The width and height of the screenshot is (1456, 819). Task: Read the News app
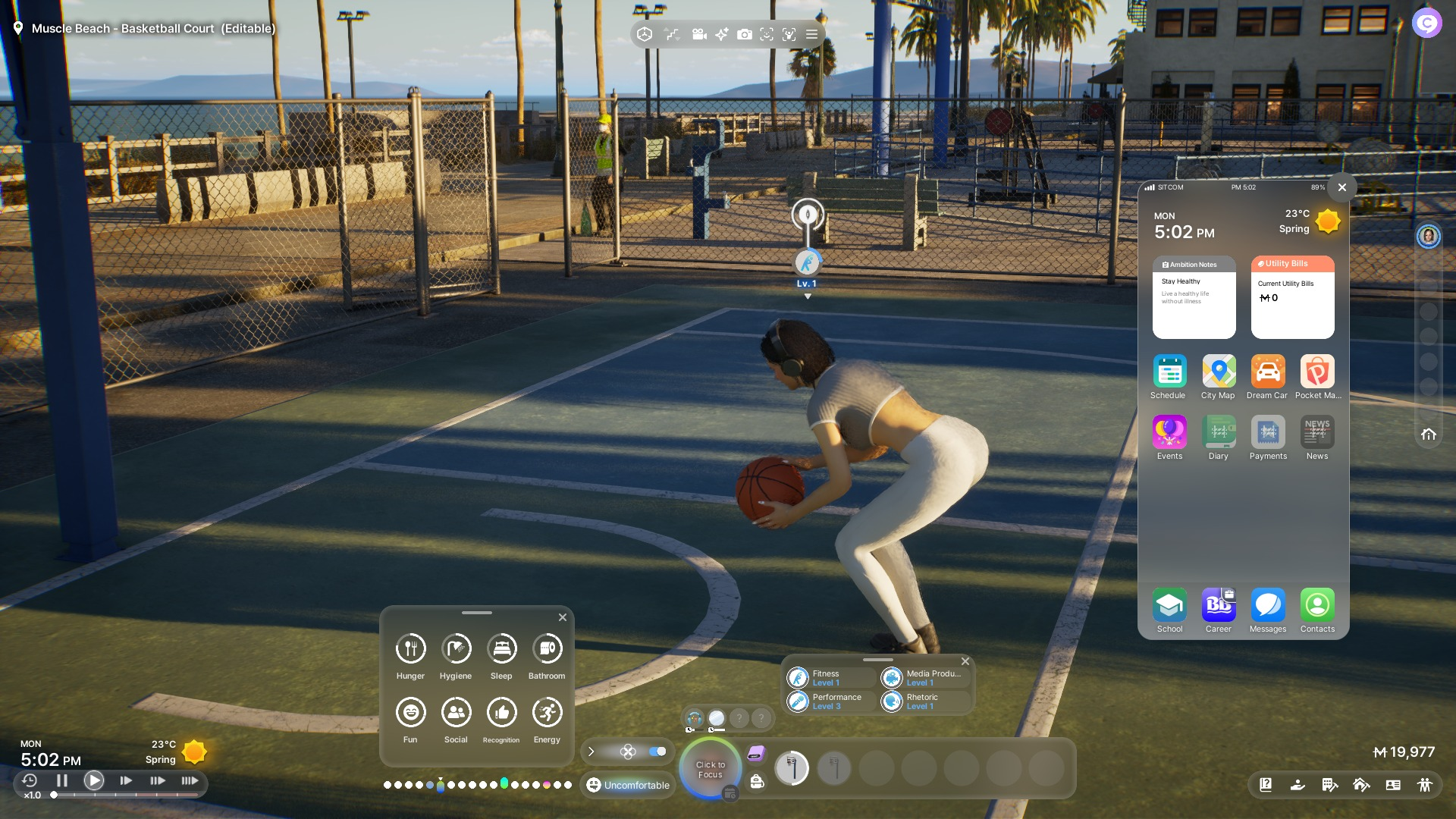1317,433
